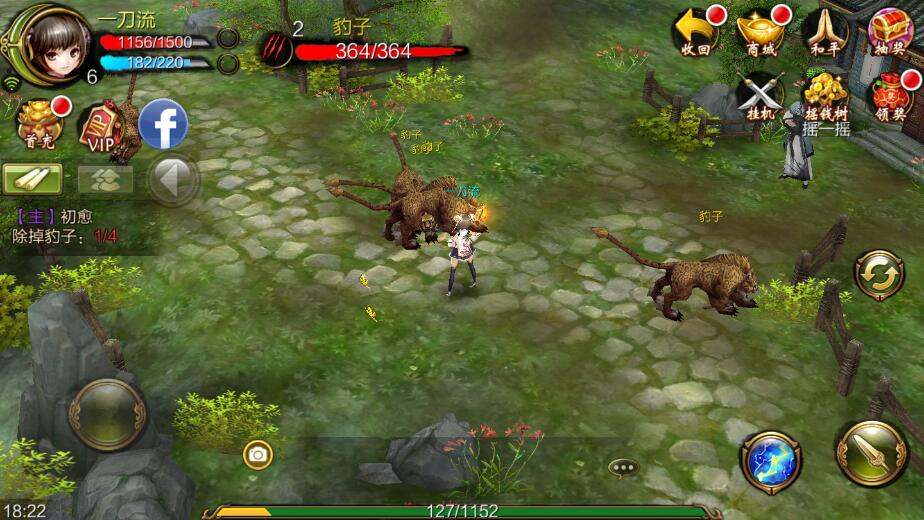Toggle the 和平 peace mode
924x520 pixels.
(x=825, y=30)
